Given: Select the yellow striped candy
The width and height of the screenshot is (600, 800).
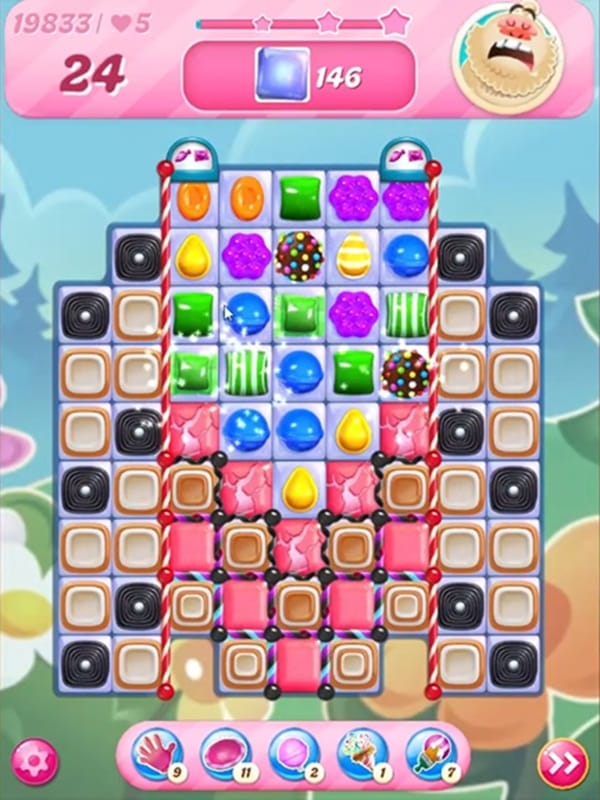Looking at the screenshot, I should 352,256.
